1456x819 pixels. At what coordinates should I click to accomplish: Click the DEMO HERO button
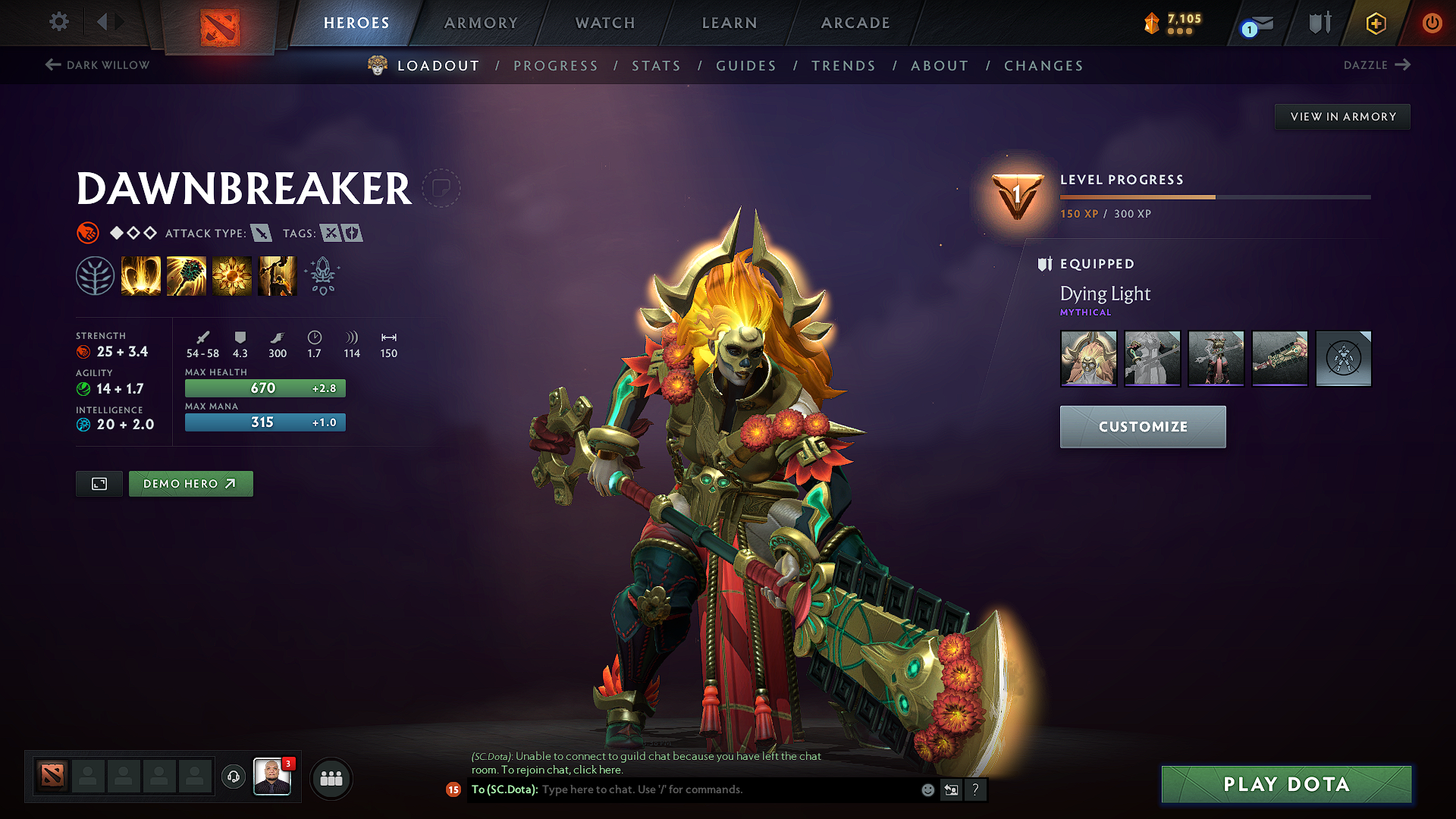pos(190,483)
